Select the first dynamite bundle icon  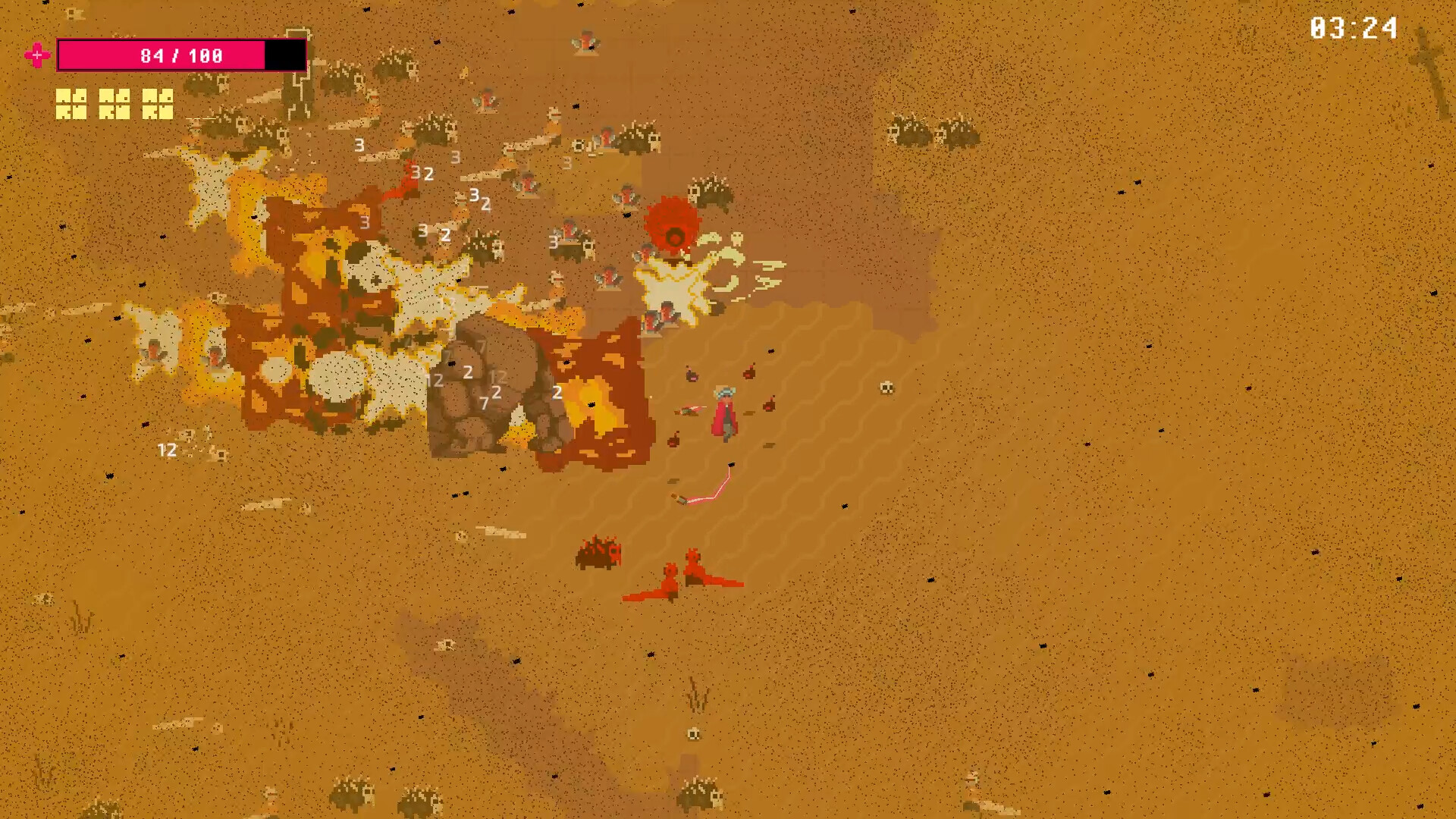[71, 97]
